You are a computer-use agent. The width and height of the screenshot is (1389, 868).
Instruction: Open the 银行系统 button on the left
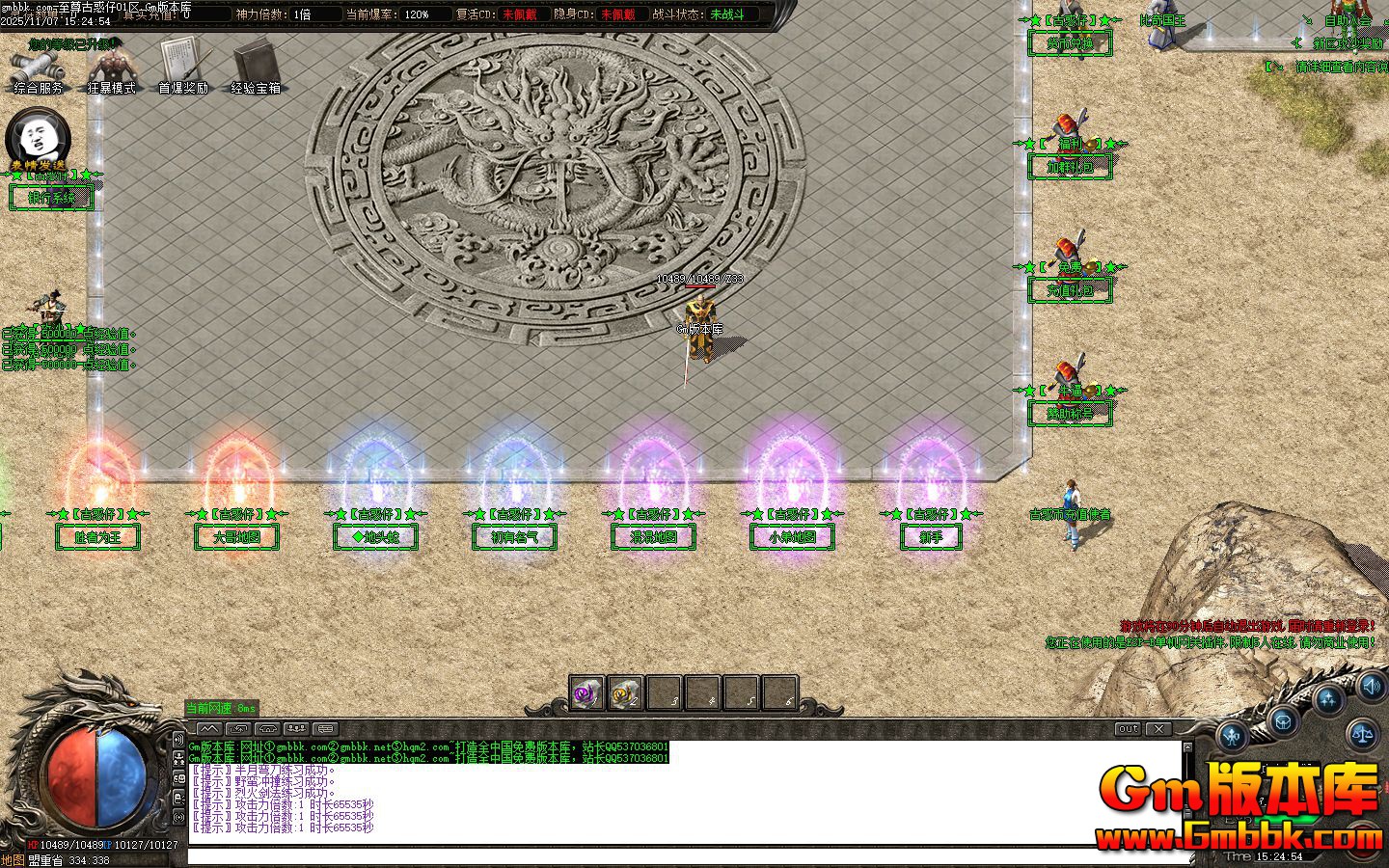[x=53, y=198]
